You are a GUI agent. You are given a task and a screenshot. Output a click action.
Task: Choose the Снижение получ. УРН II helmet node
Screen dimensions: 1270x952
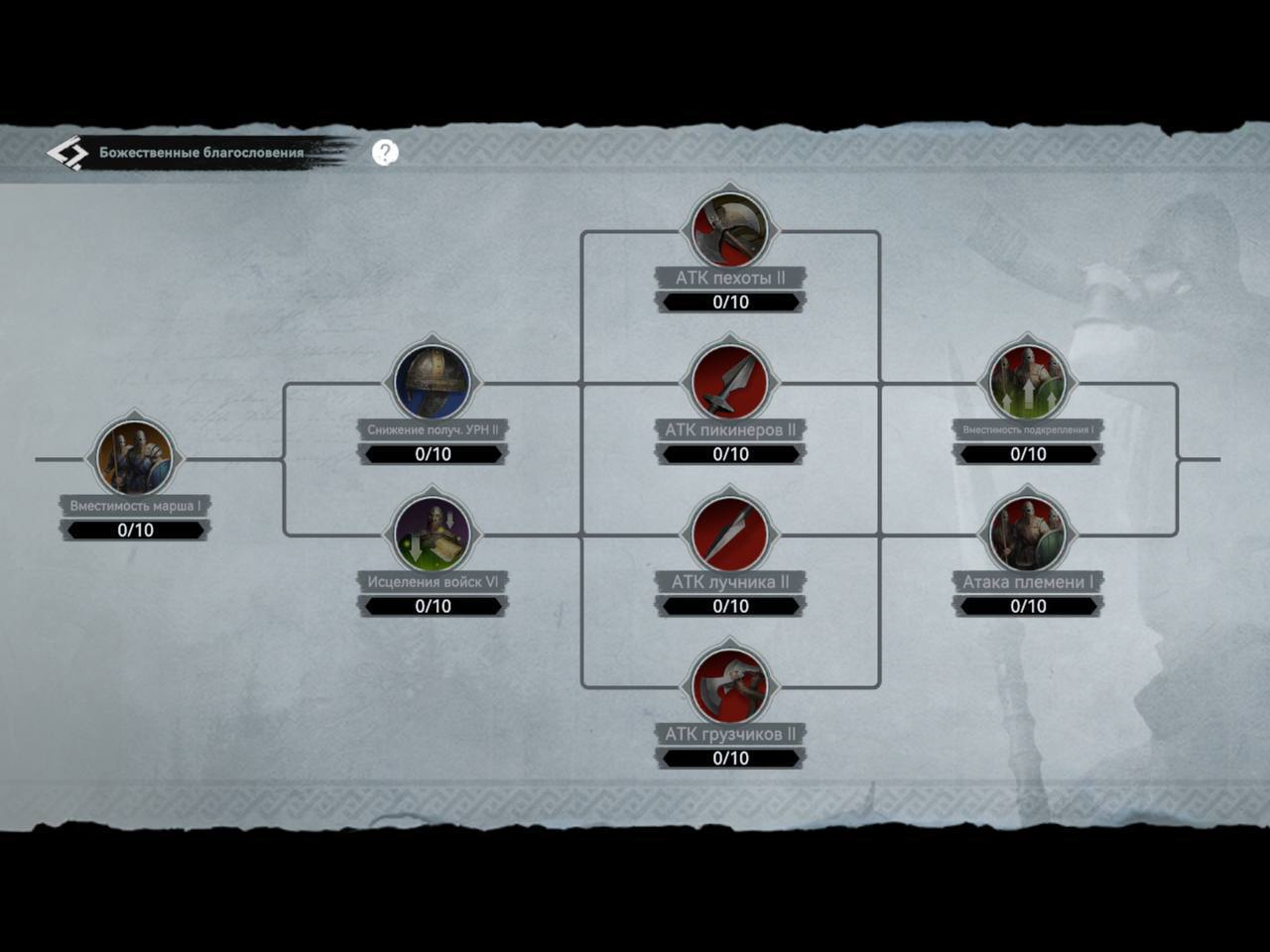[x=433, y=382]
